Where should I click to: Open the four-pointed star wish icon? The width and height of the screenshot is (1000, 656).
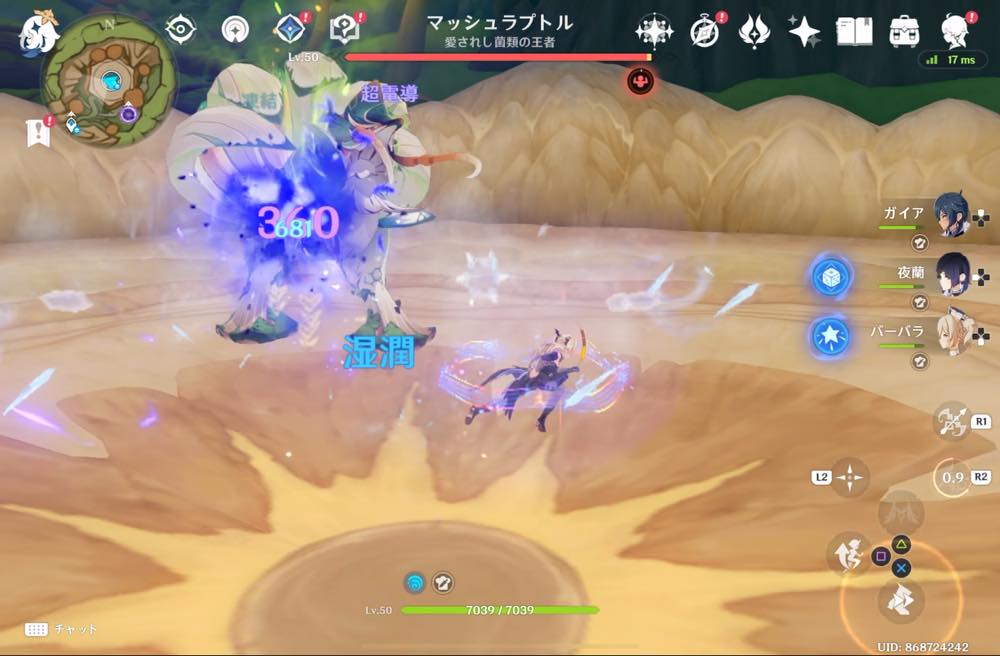pos(803,31)
